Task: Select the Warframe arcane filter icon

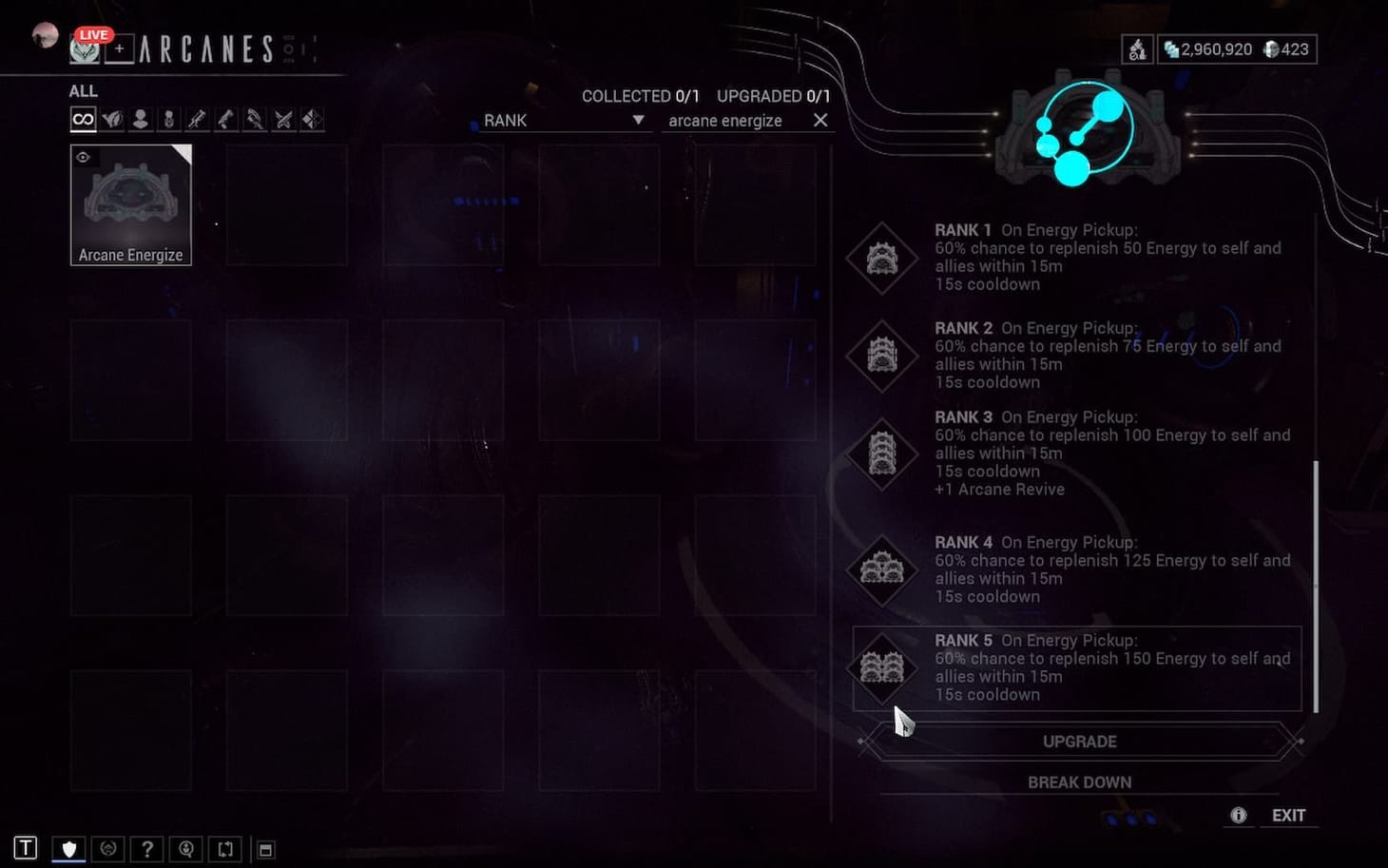Action: (112, 118)
